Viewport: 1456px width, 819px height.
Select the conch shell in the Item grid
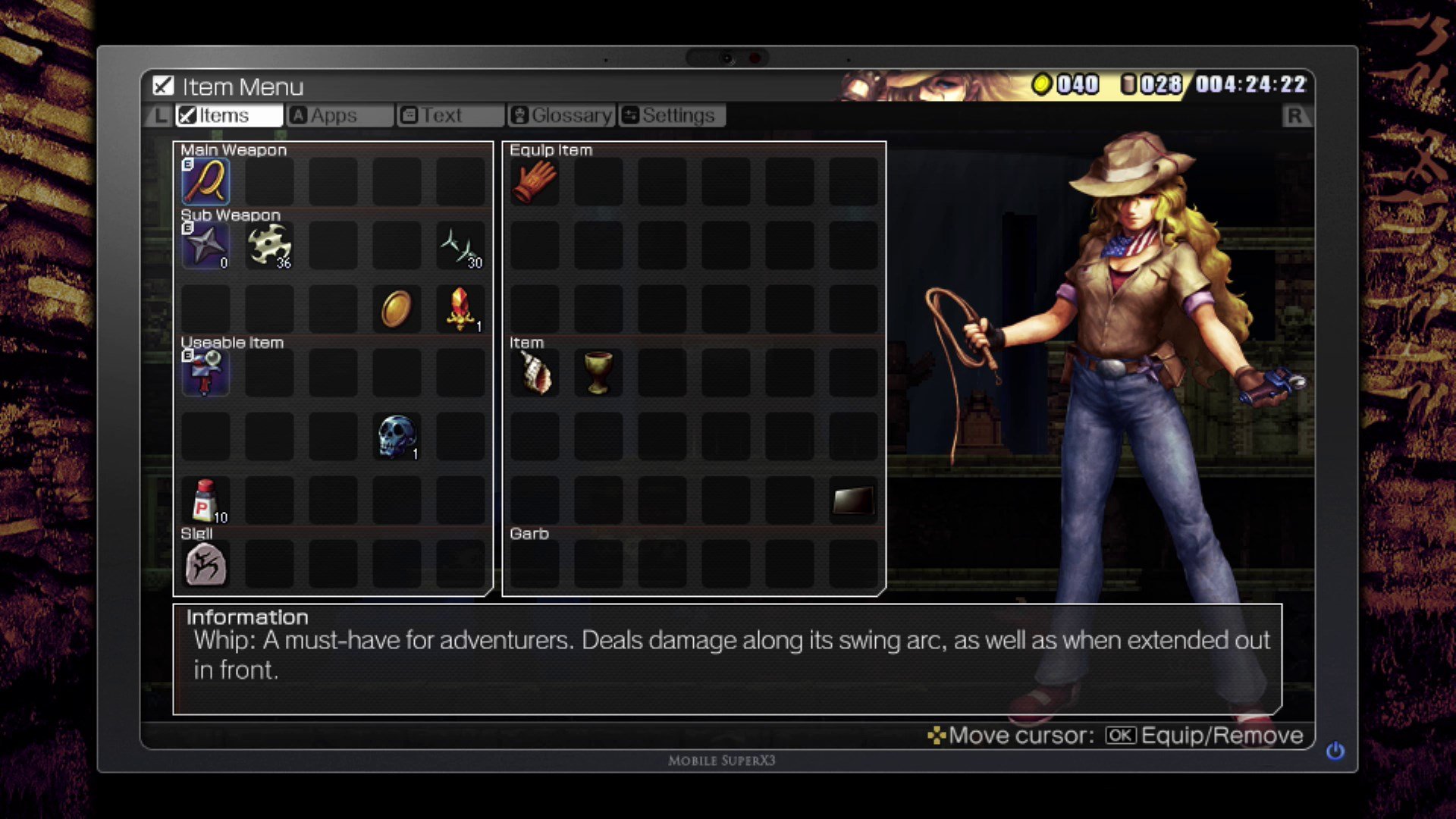click(x=535, y=372)
